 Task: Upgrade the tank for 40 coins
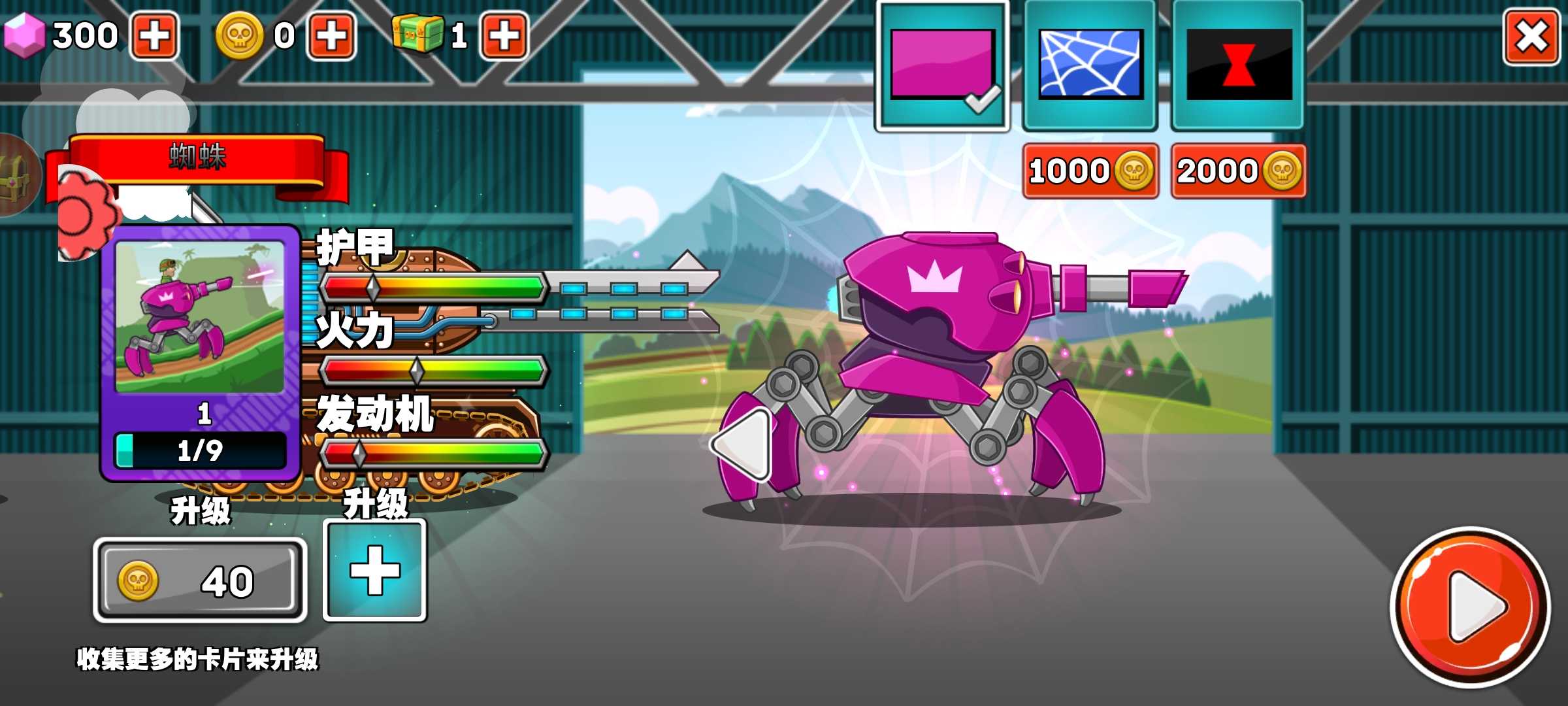tap(200, 580)
